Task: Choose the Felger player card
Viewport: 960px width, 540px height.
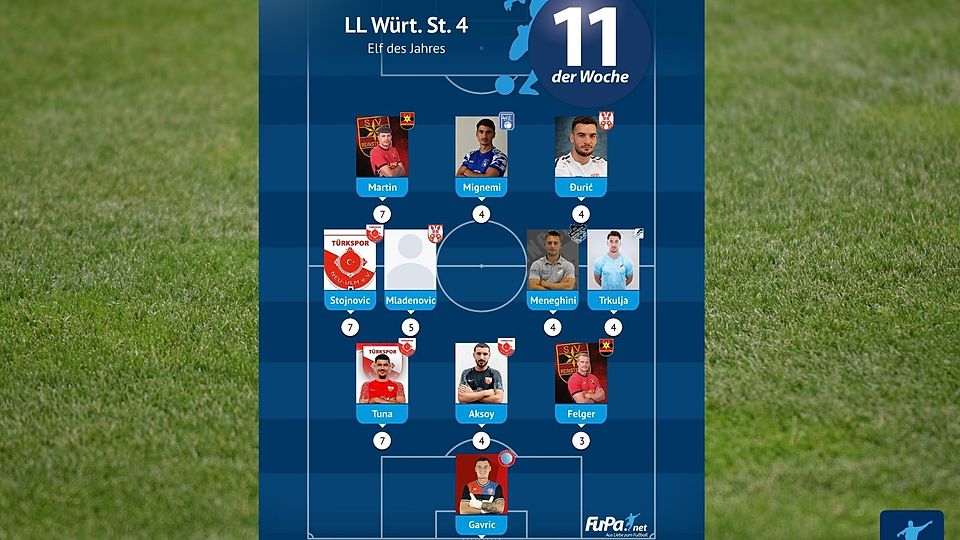Action: click(x=581, y=375)
